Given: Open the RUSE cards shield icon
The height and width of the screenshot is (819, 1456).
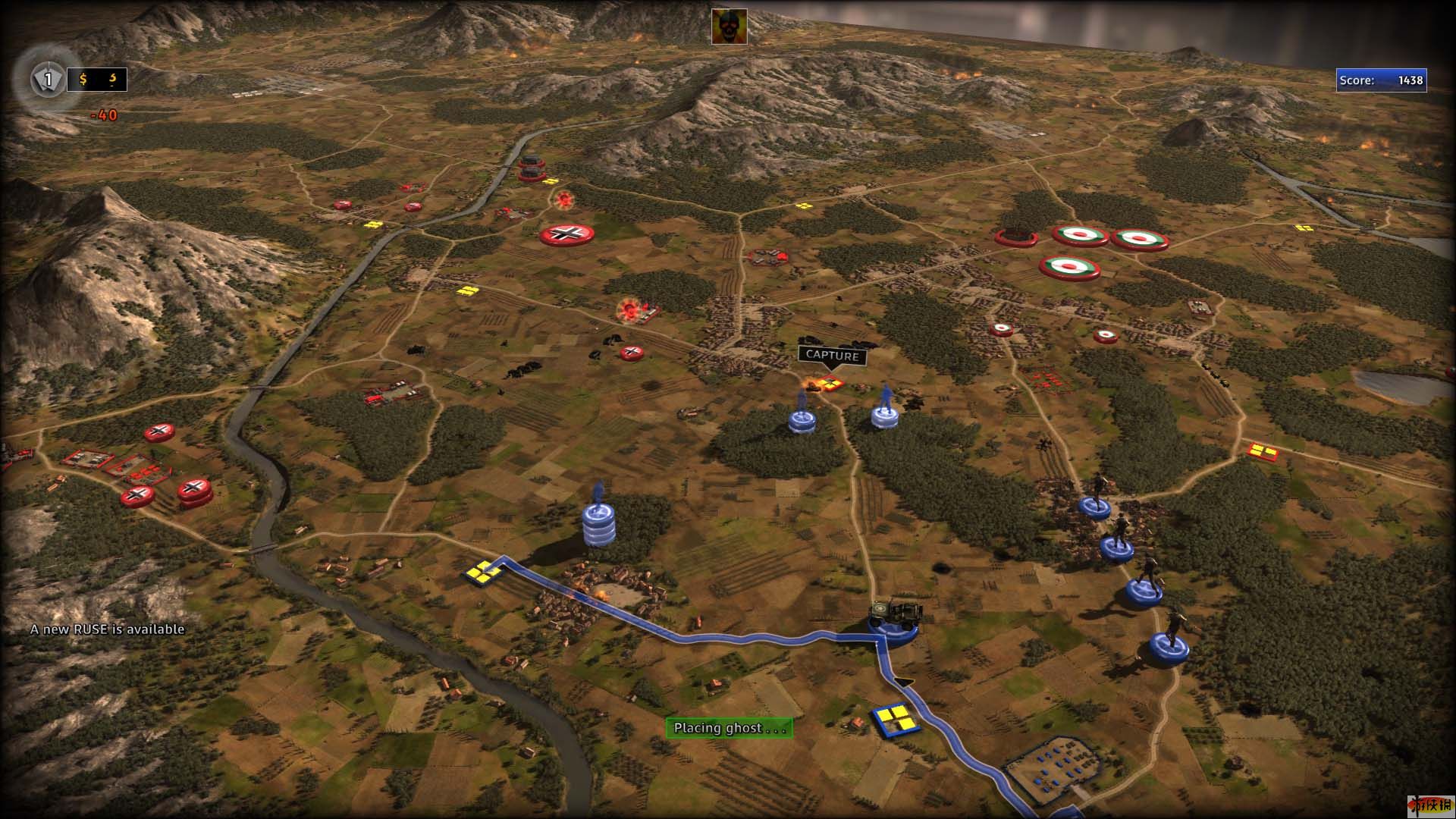Looking at the screenshot, I should click(x=48, y=79).
